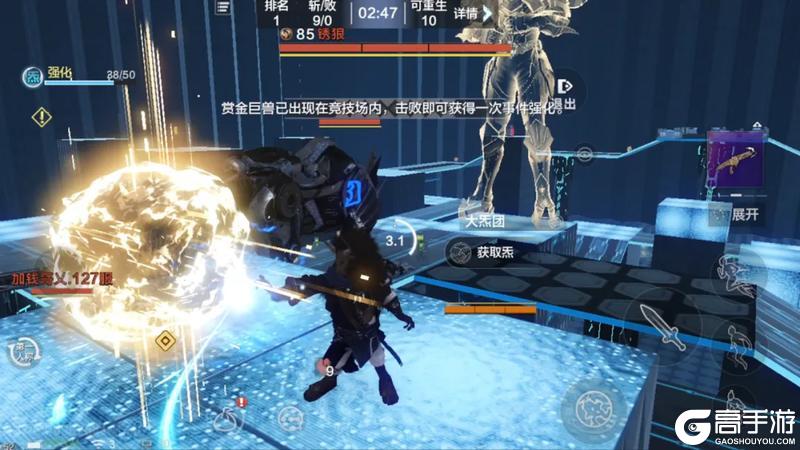Tap the 获取炁 collect button
The height and width of the screenshot is (450, 800).
(x=484, y=253)
